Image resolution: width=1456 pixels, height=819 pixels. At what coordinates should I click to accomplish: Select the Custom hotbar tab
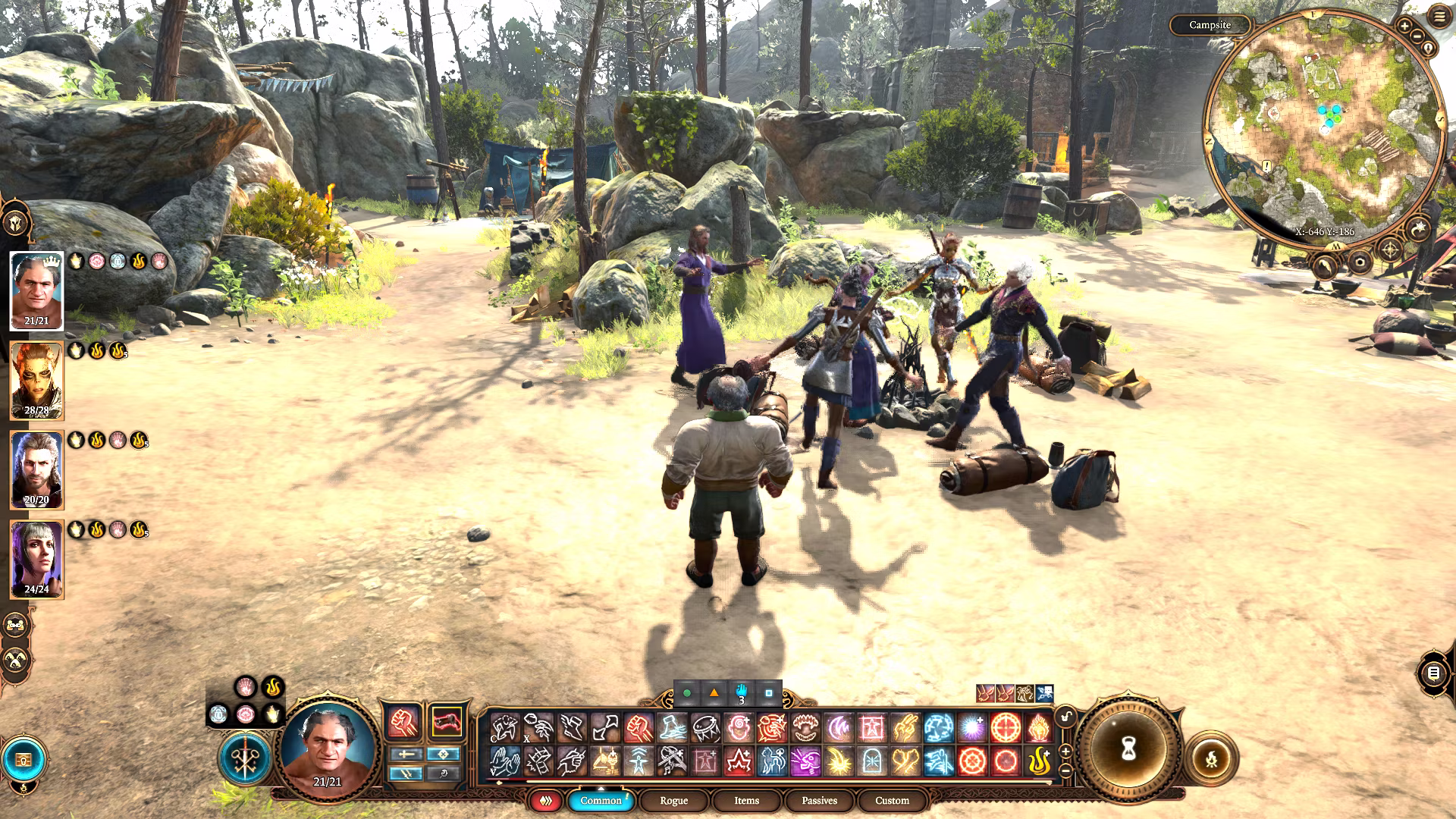tap(892, 801)
